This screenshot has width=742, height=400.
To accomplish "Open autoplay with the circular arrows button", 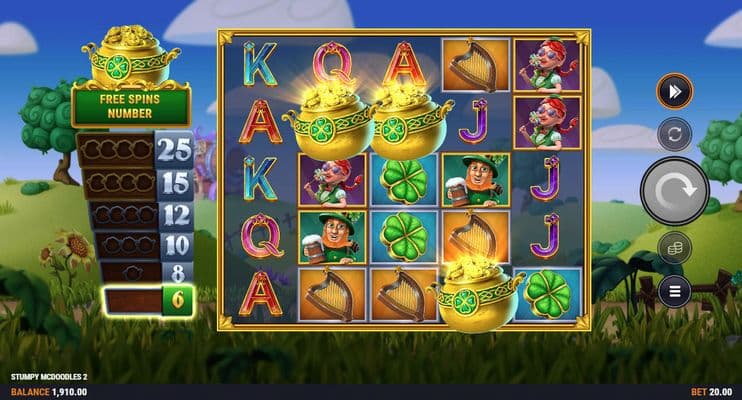I will coord(674,135).
